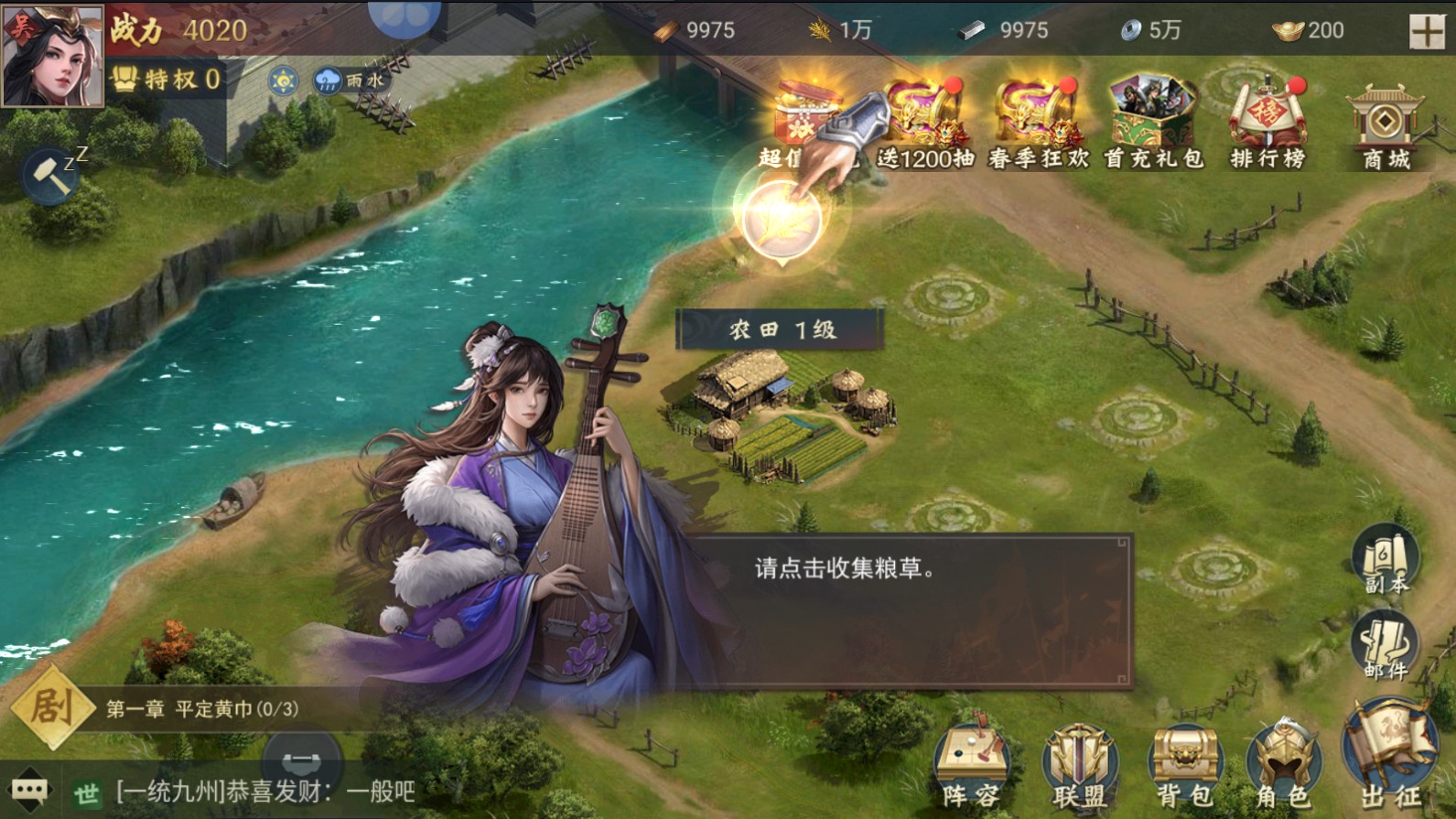Image resolution: width=1456 pixels, height=819 pixels.
Task: Toggle the compass map indicator
Action: [284, 81]
